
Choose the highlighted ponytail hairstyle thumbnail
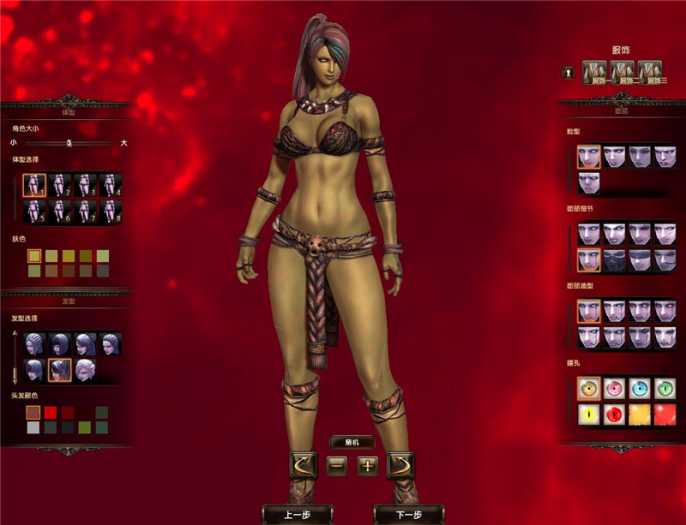point(59,370)
